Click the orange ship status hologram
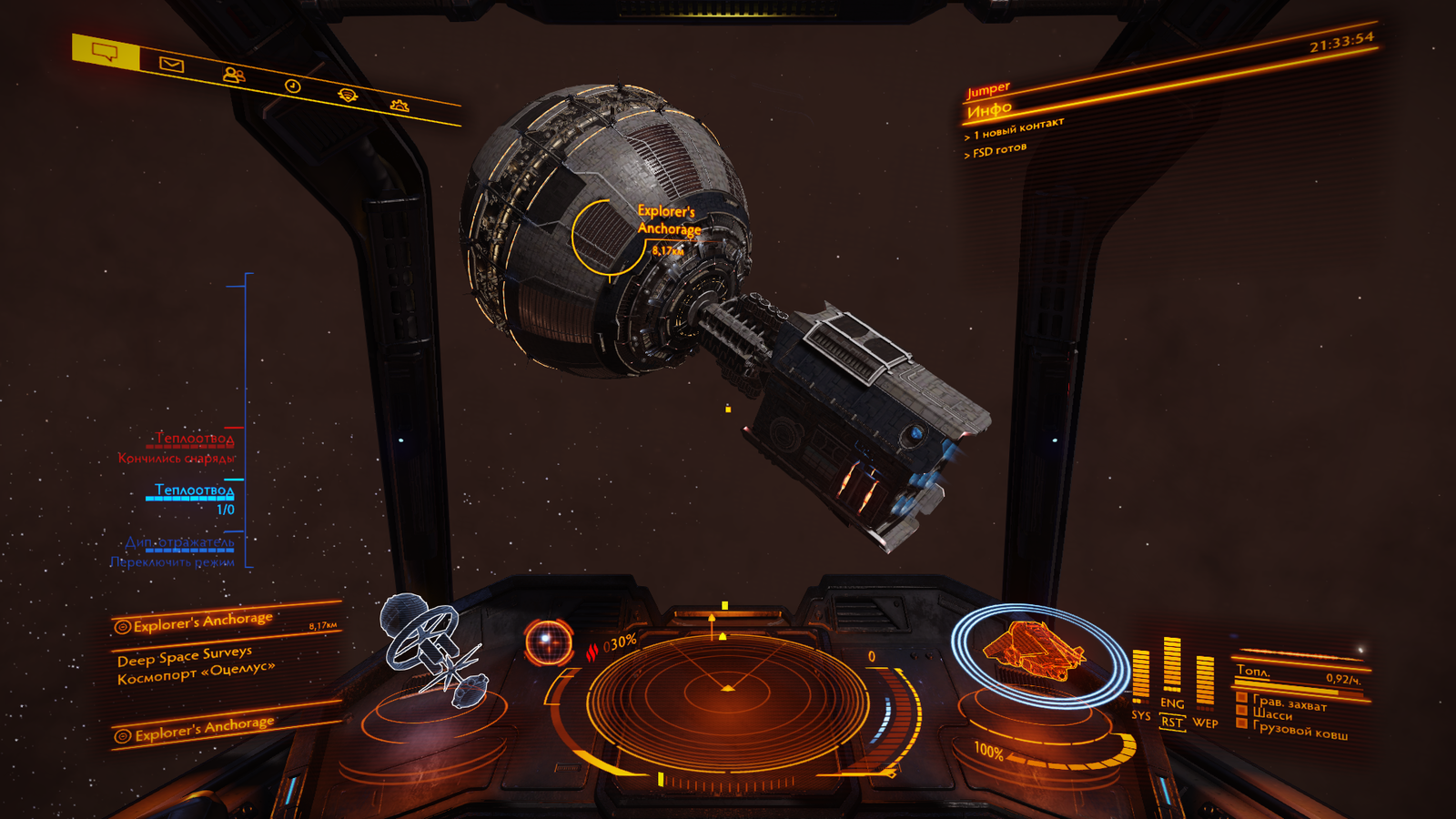 coord(1034,651)
